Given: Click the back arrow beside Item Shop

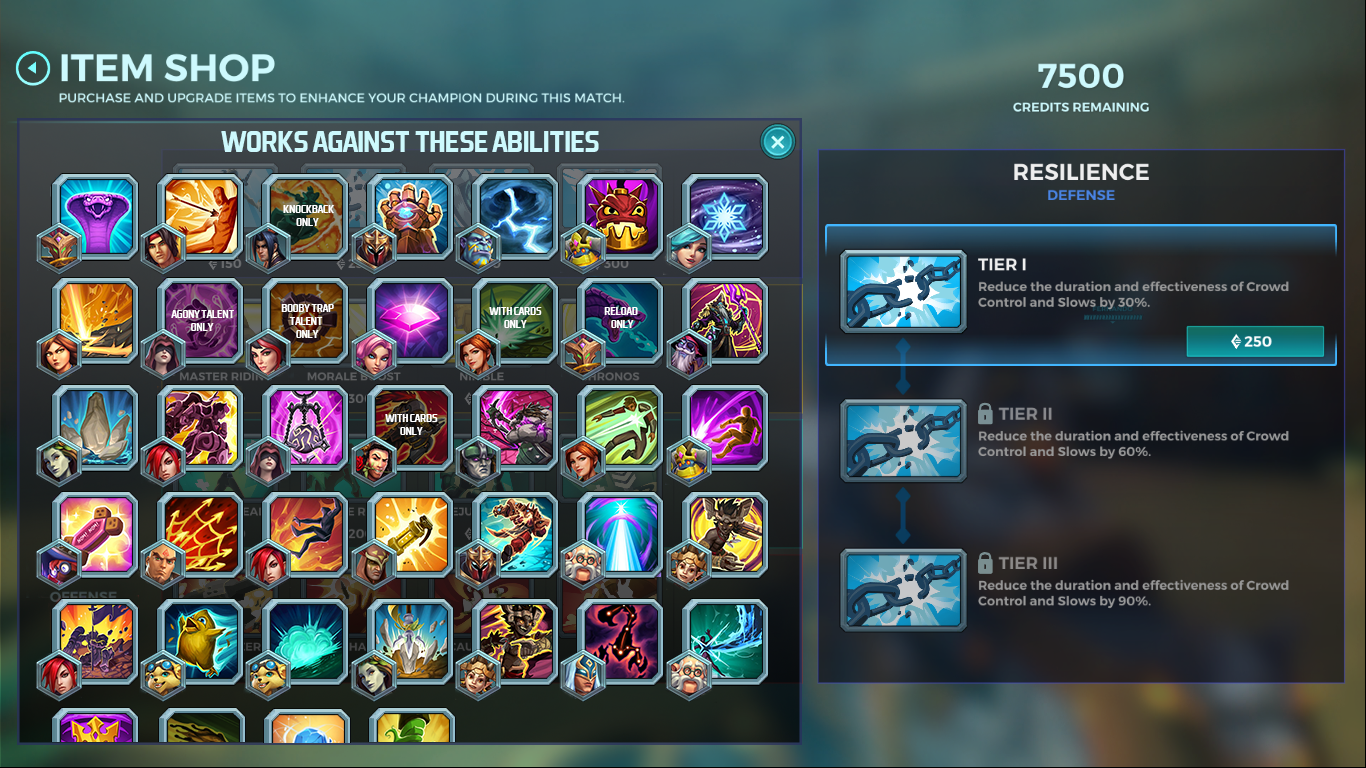Looking at the screenshot, I should pyautogui.click(x=32, y=67).
